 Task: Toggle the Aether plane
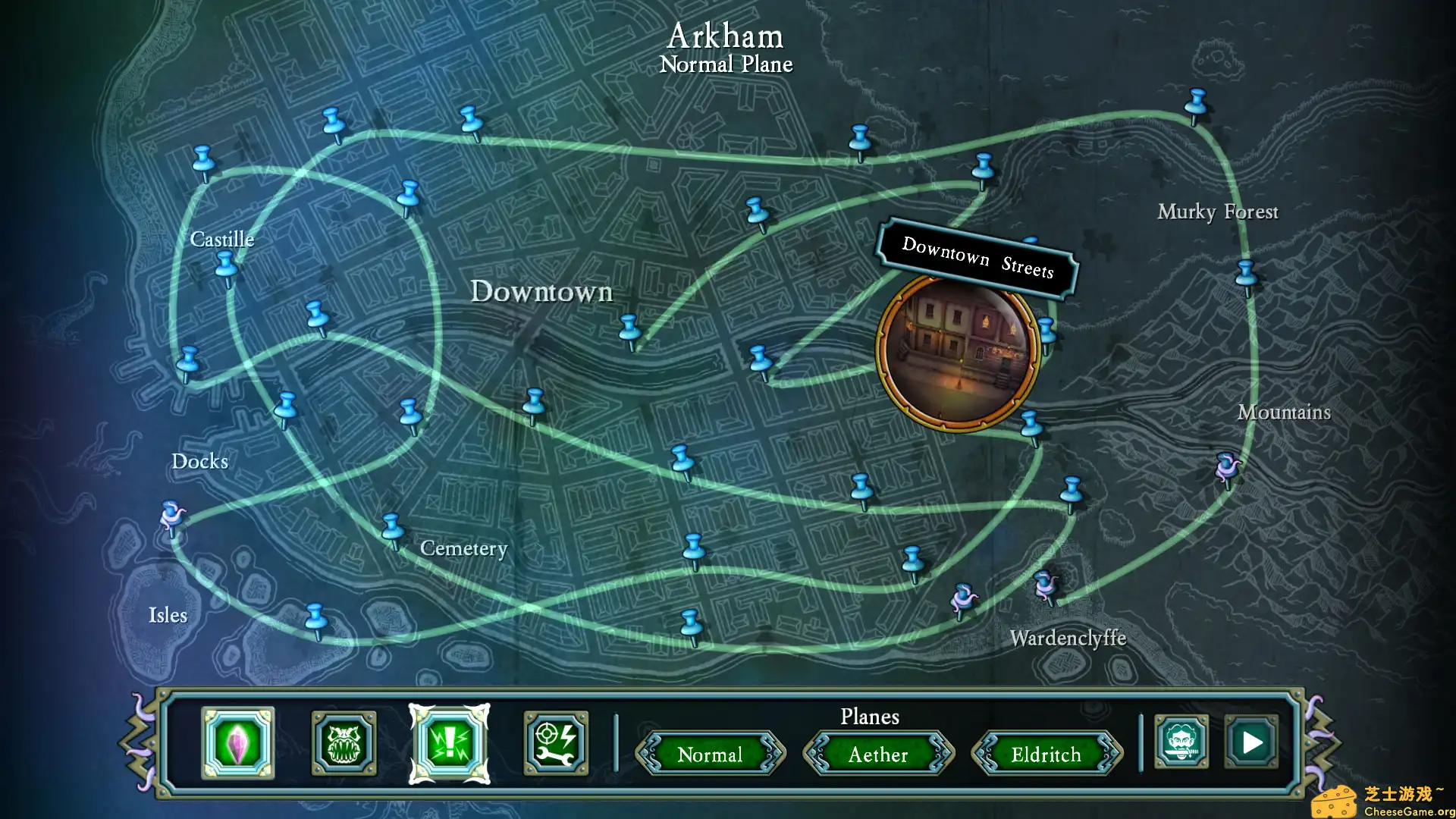tap(877, 755)
